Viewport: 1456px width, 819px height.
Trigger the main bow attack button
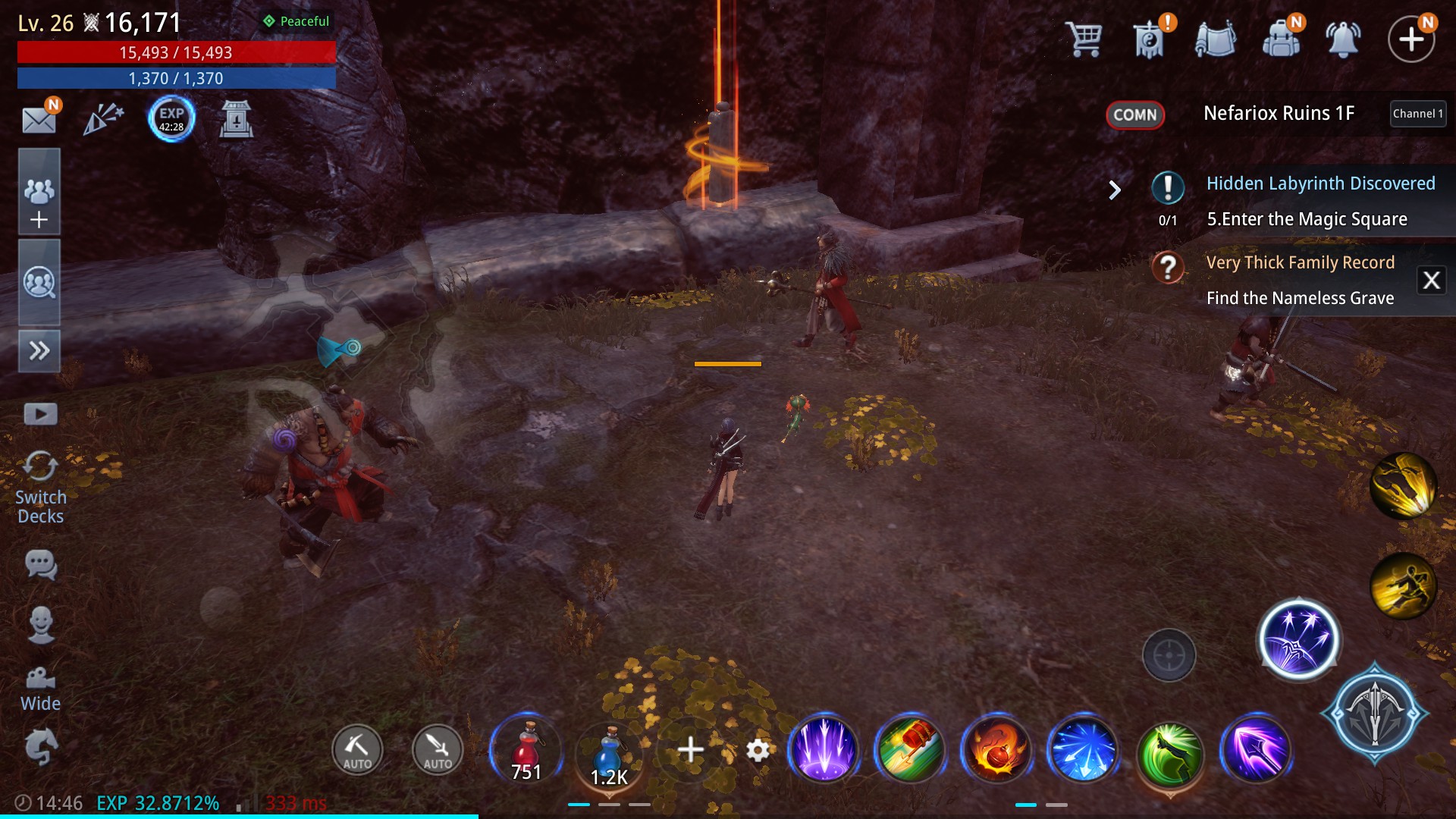pyautogui.click(x=1374, y=713)
